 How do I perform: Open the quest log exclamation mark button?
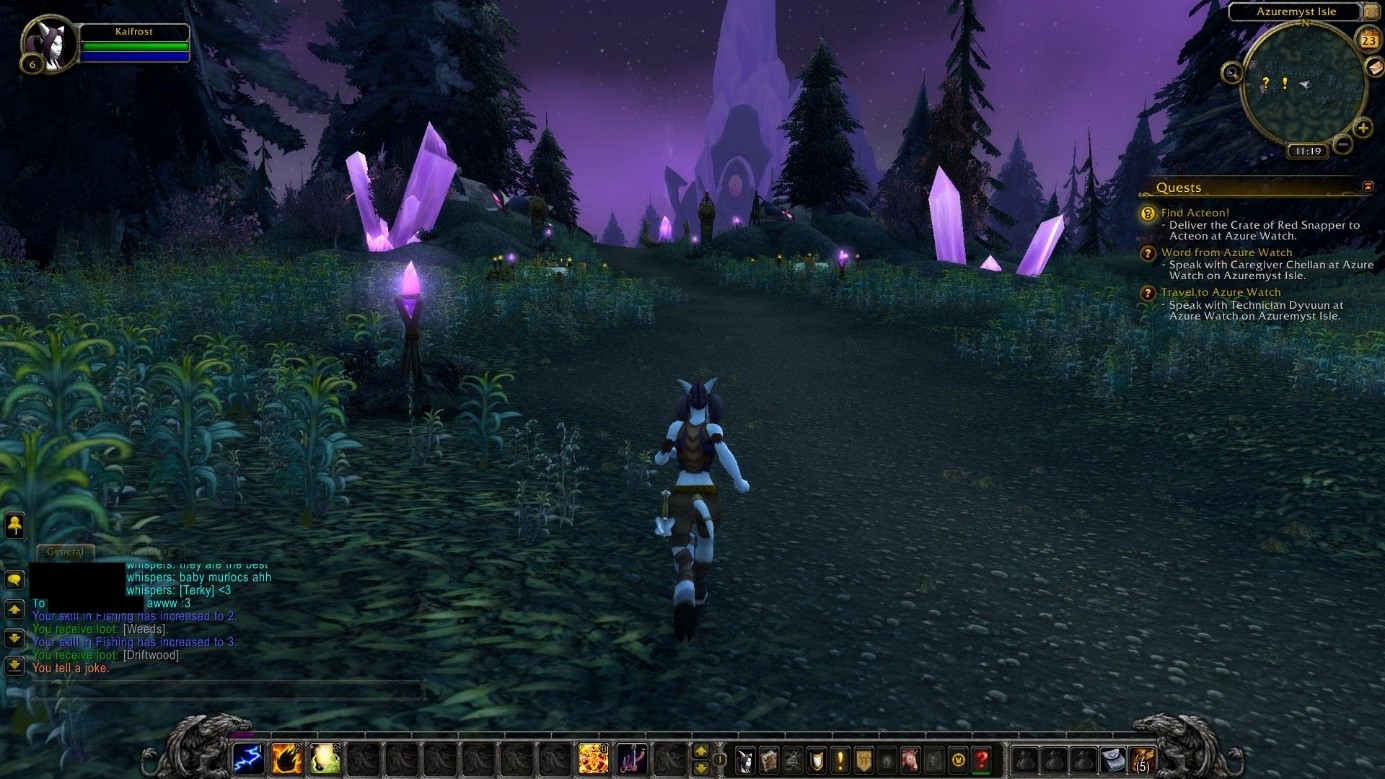[840, 760]
